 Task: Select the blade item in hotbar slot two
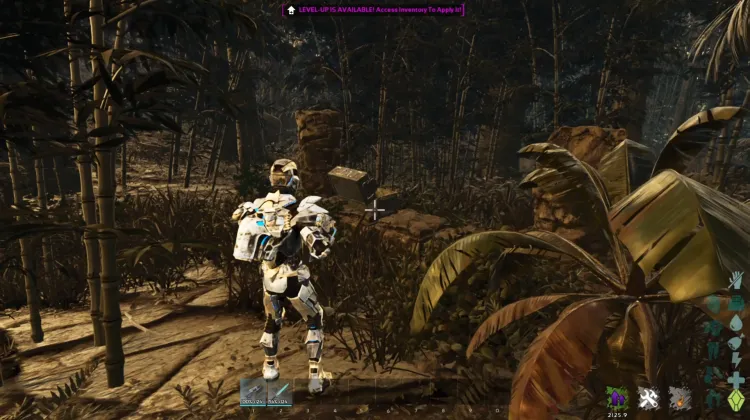pos(279,393)
